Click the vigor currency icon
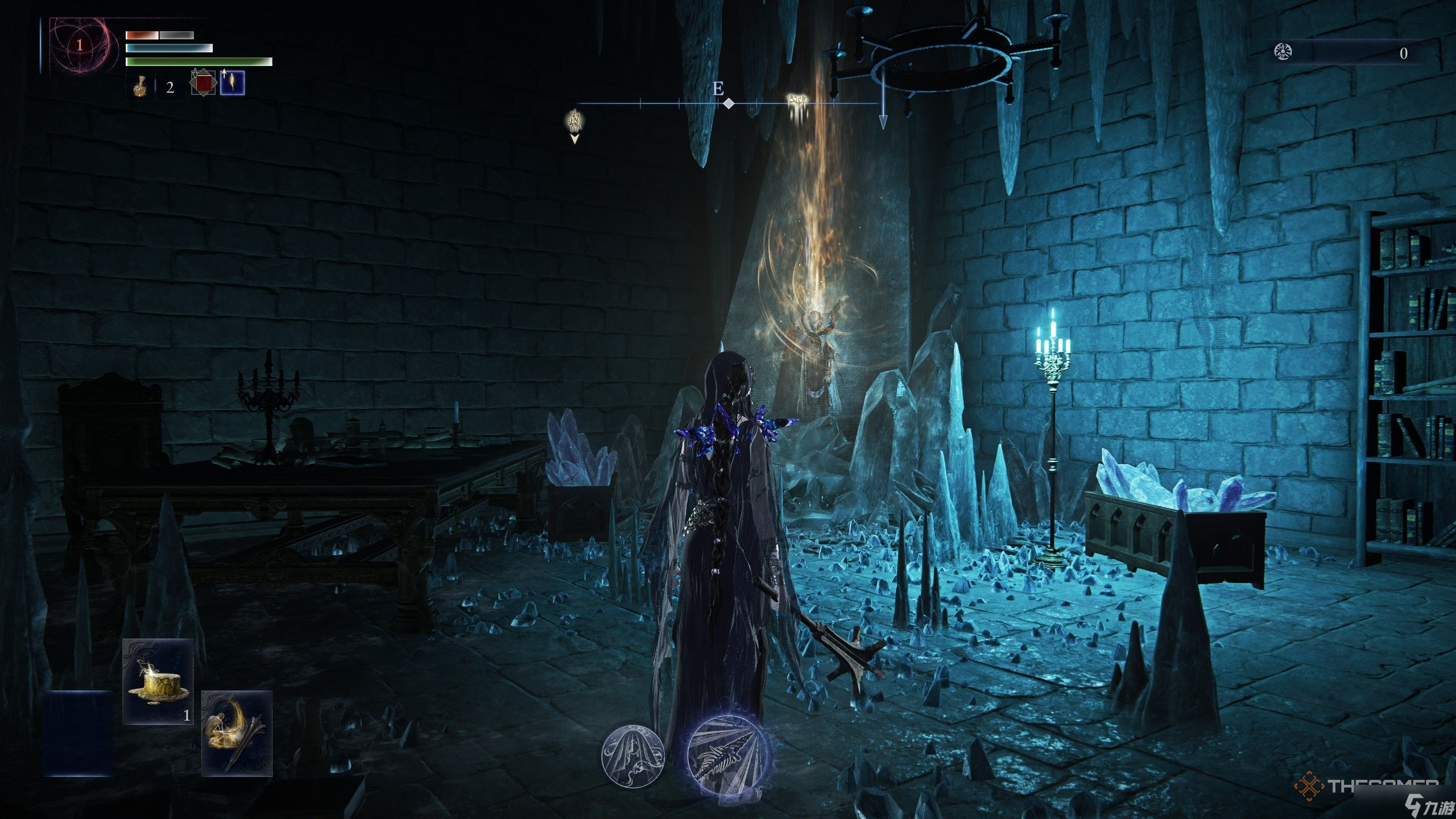The width and height of the screenshot is (1456, 819). click(x=1282, y=53)
